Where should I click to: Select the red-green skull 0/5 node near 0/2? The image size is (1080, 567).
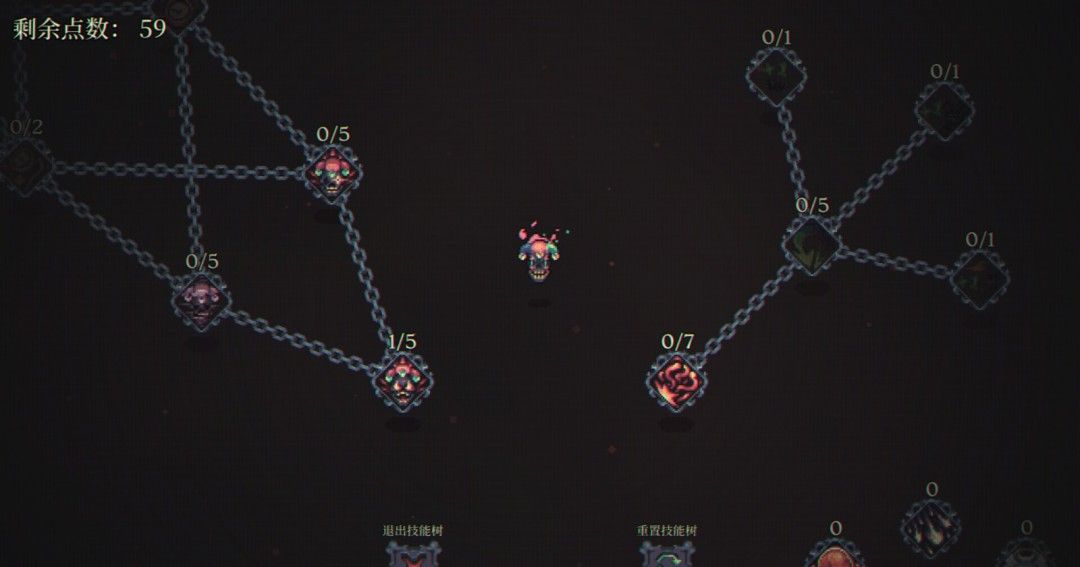(x=333, y=172)
